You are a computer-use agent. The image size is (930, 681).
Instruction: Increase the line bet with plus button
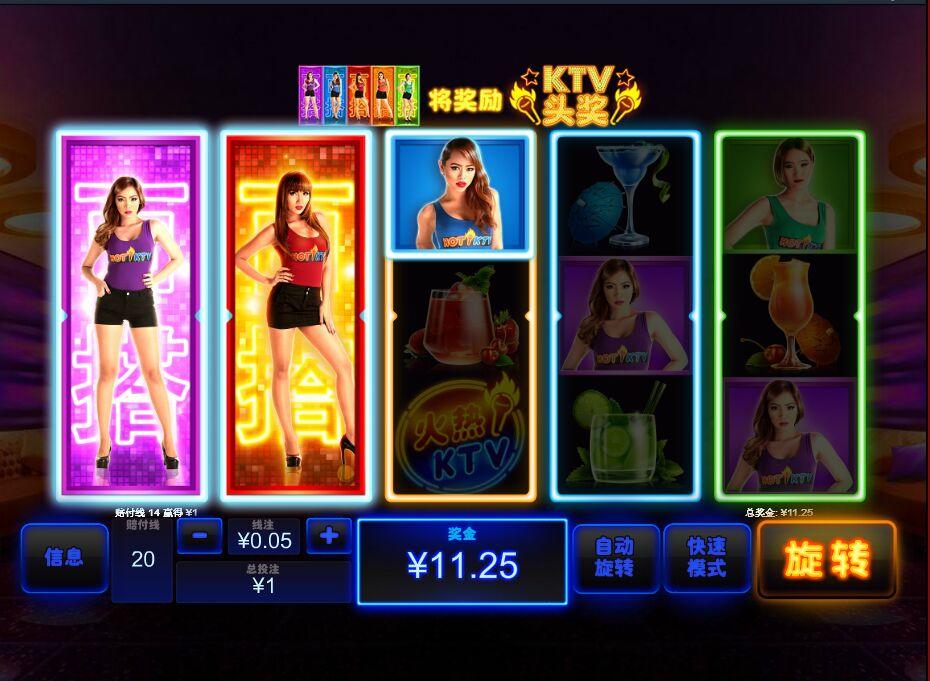click(x=329, y=536)
